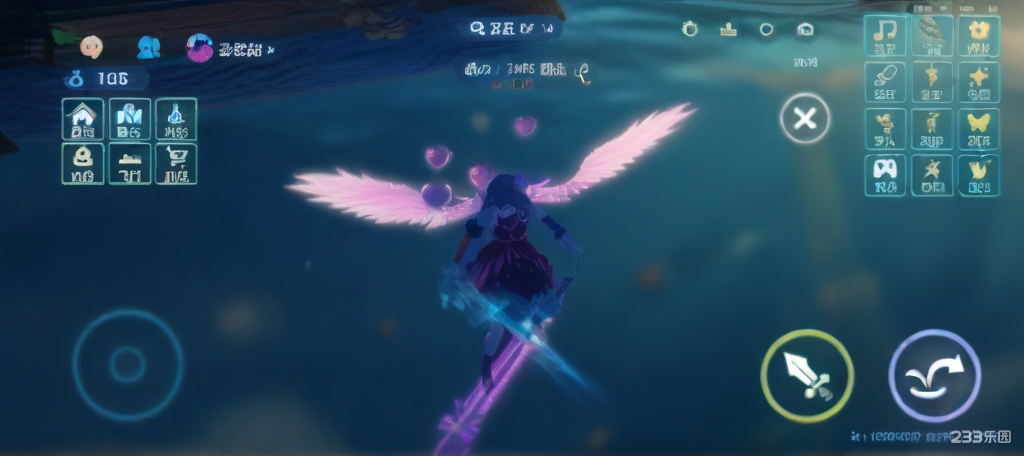This screenshot has width=1024, height=456.
Task: Open the gear-shaped settings icon
Action: tap(690, 29)
